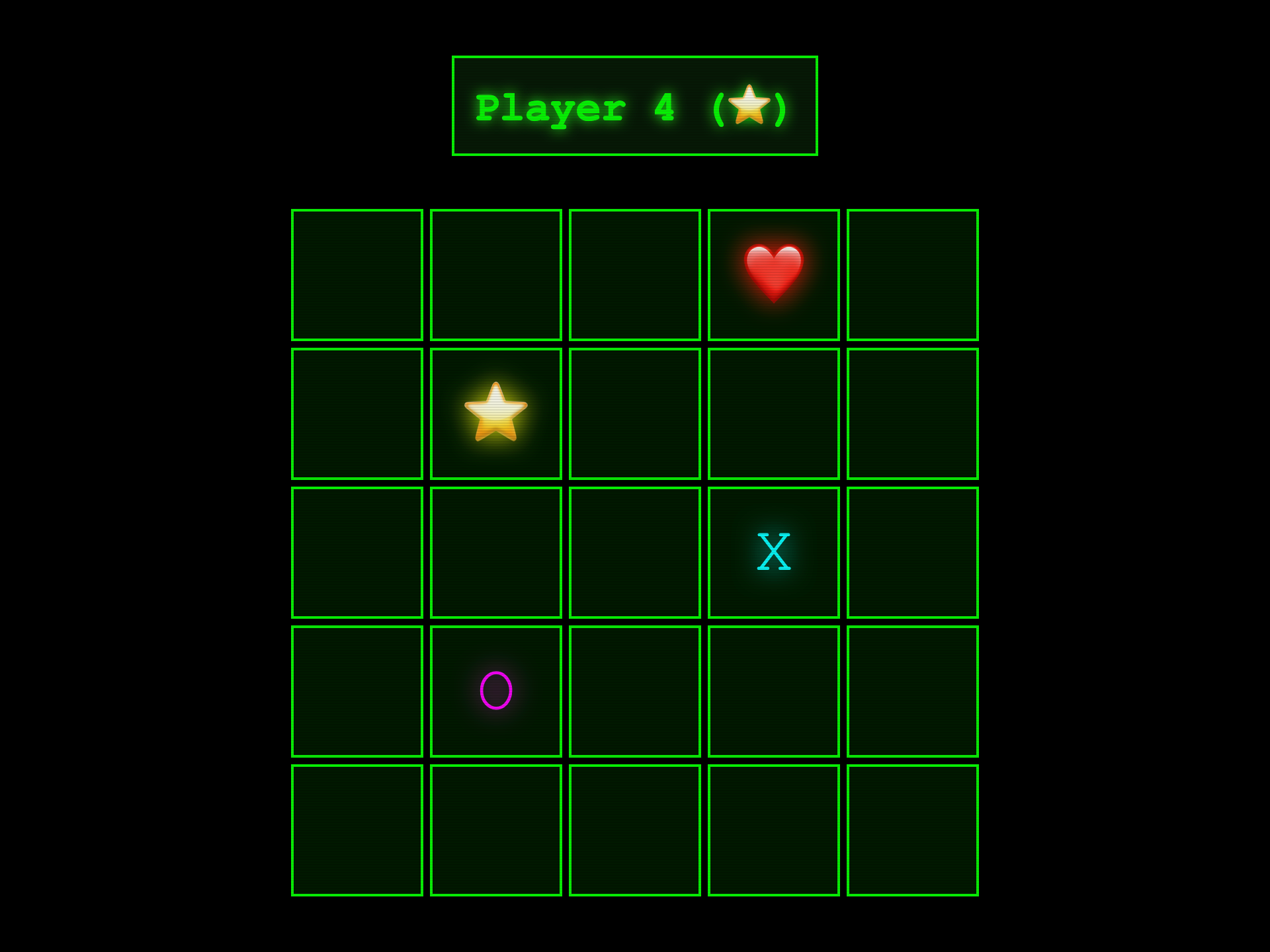This screenshot has height=952, width=1270.
Task: Click the cell directly below the star piece
Action: click(x=496, y=552)
